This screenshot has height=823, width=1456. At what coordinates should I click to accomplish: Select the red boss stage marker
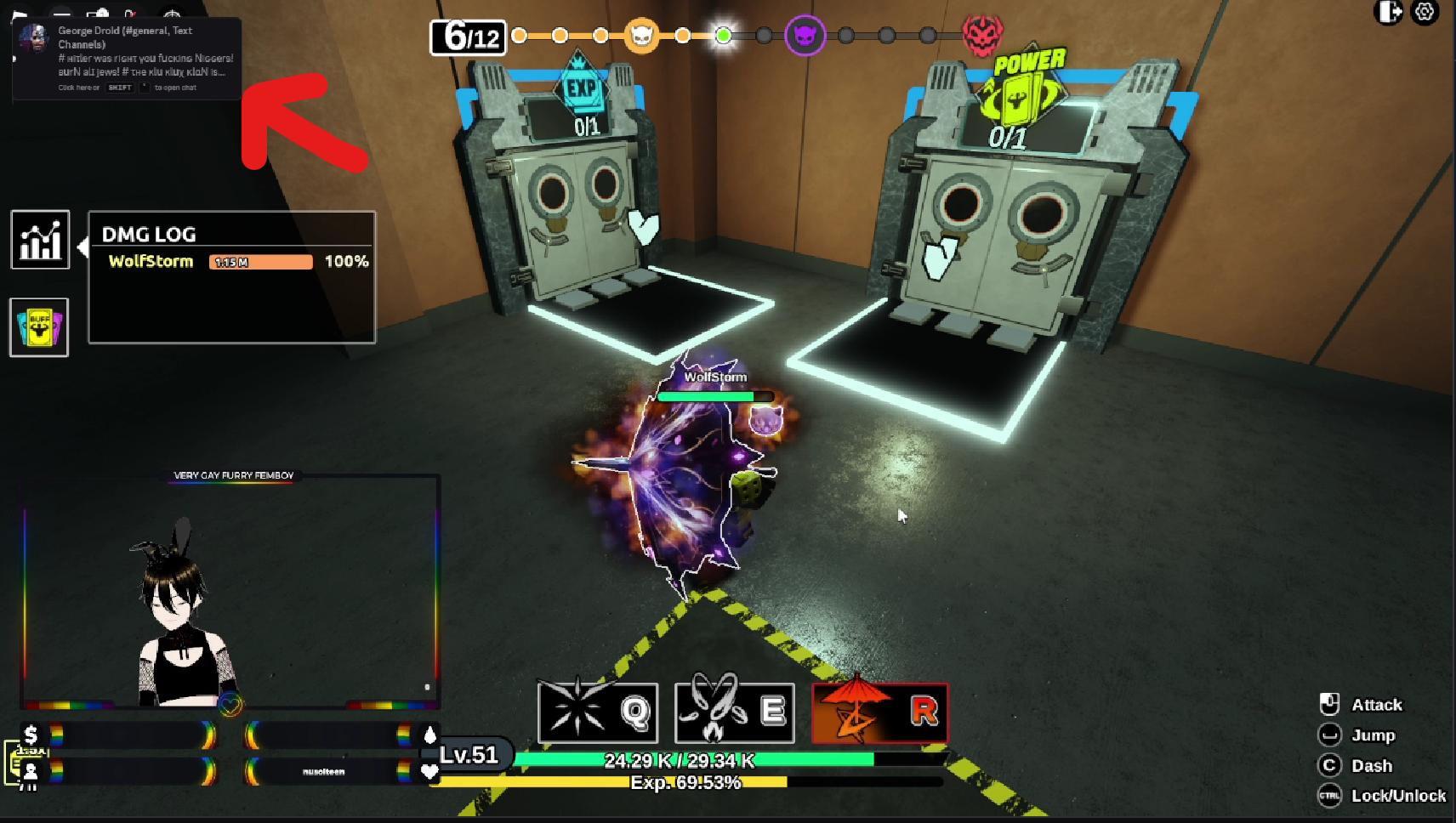tap(982, 36)
